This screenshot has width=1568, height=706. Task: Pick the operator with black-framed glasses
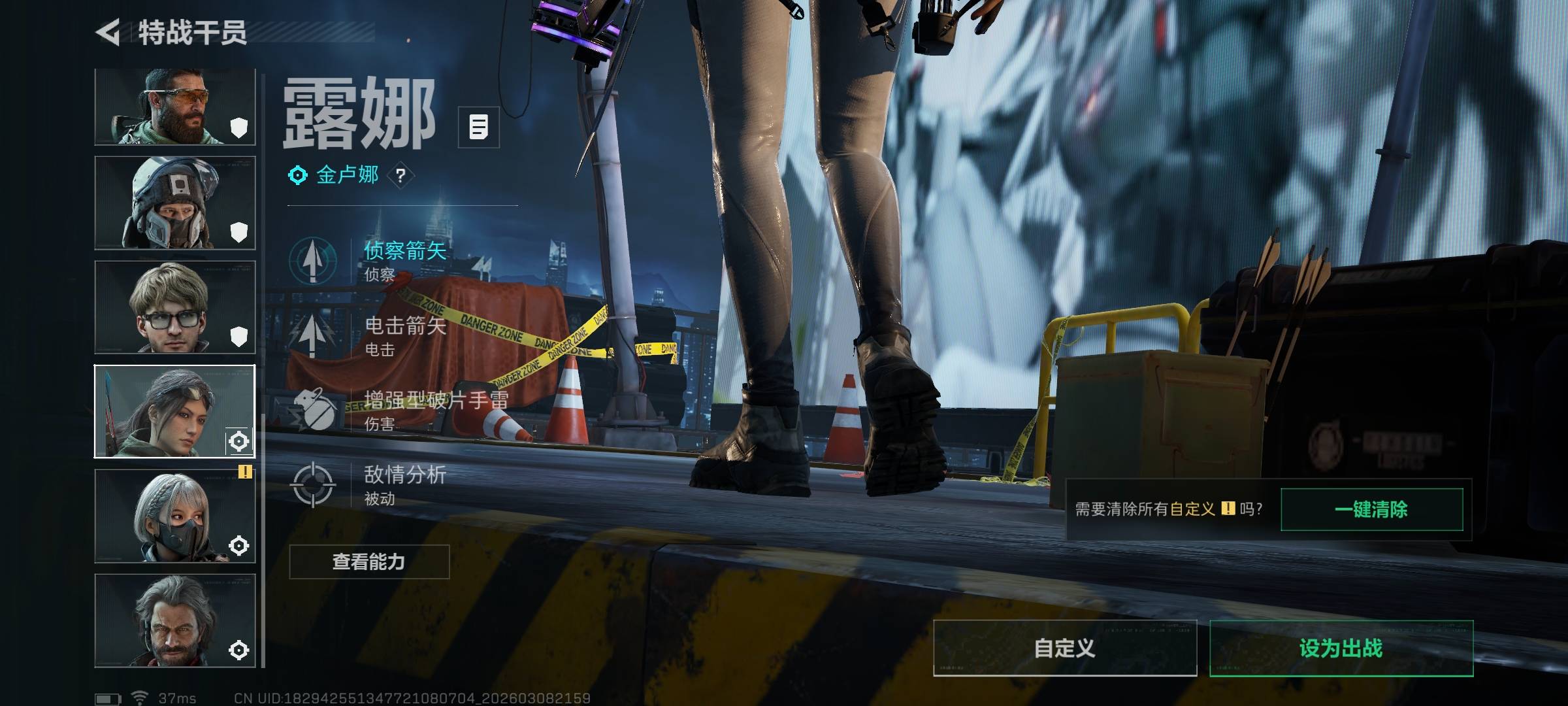pyautogui.click(x=174, y=307)
